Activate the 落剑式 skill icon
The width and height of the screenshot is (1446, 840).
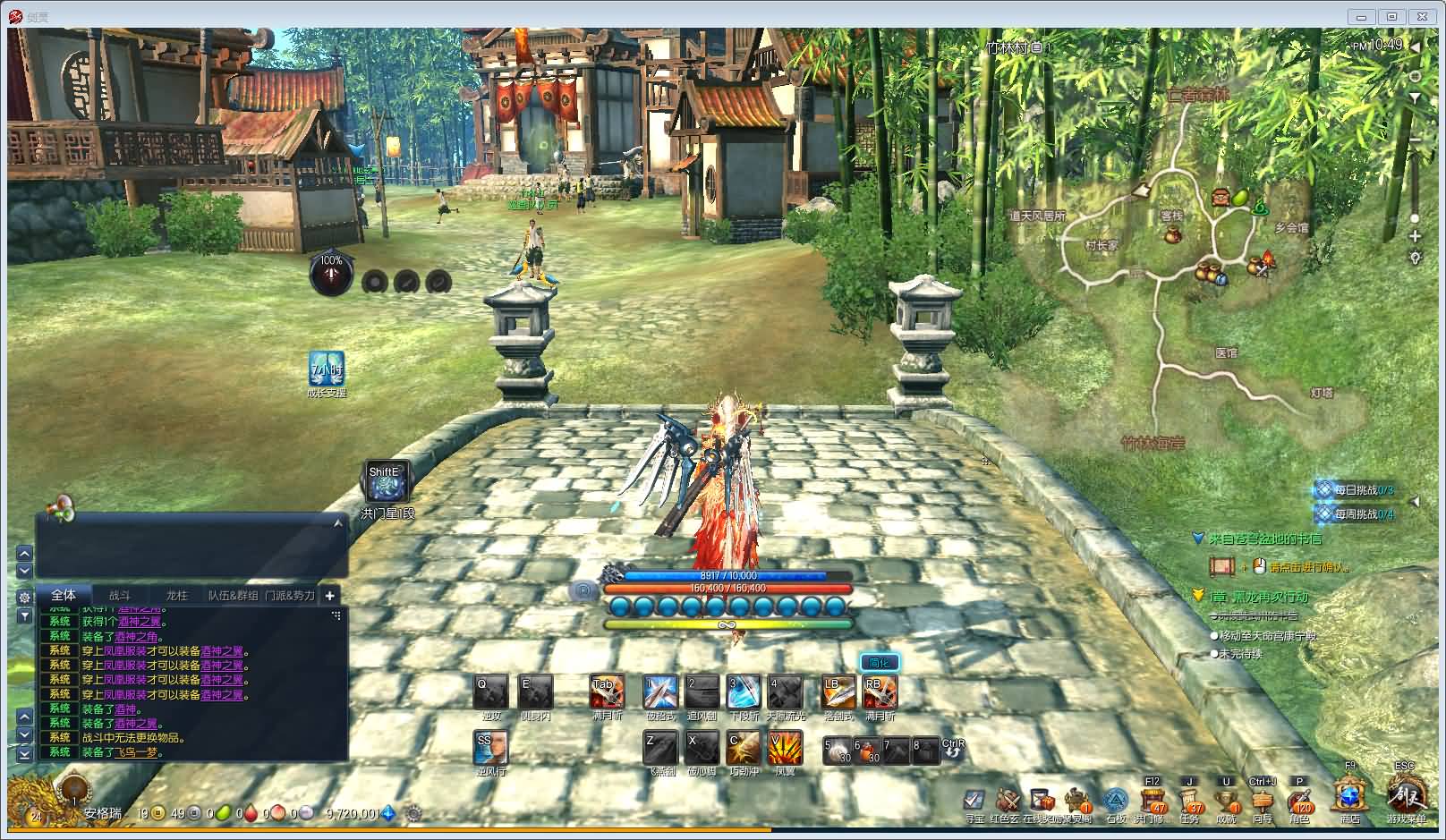tap(838, 692)
